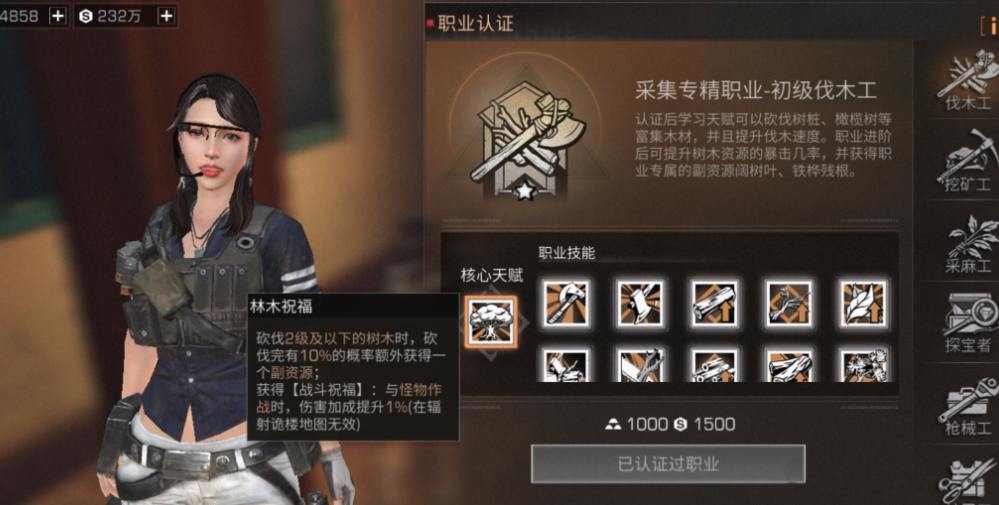Add premium currency with plus beside 4858
The height and width of the screenshot is (505, 999).
57,15
